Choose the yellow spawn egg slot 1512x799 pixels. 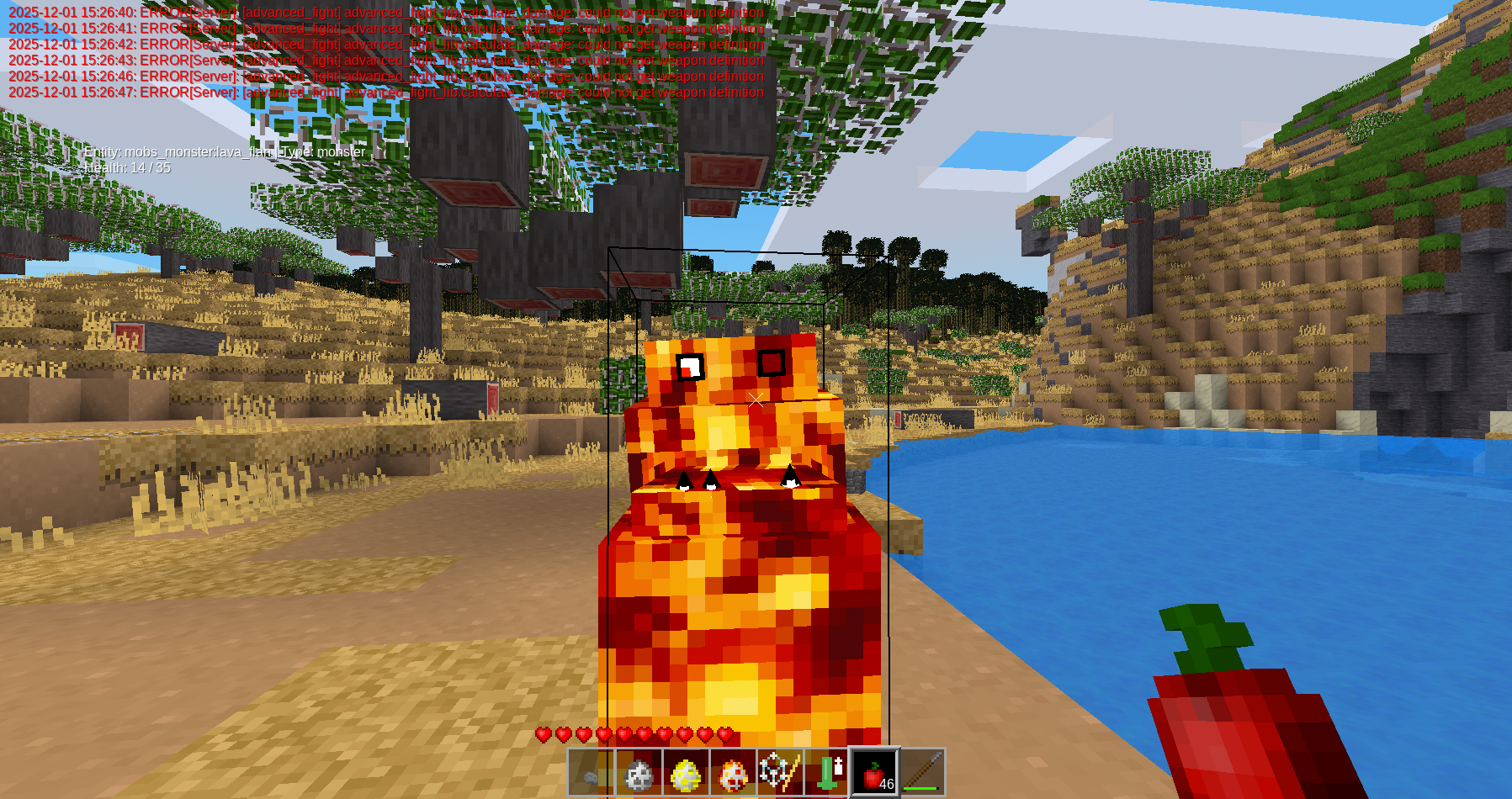tap(686, 772)
